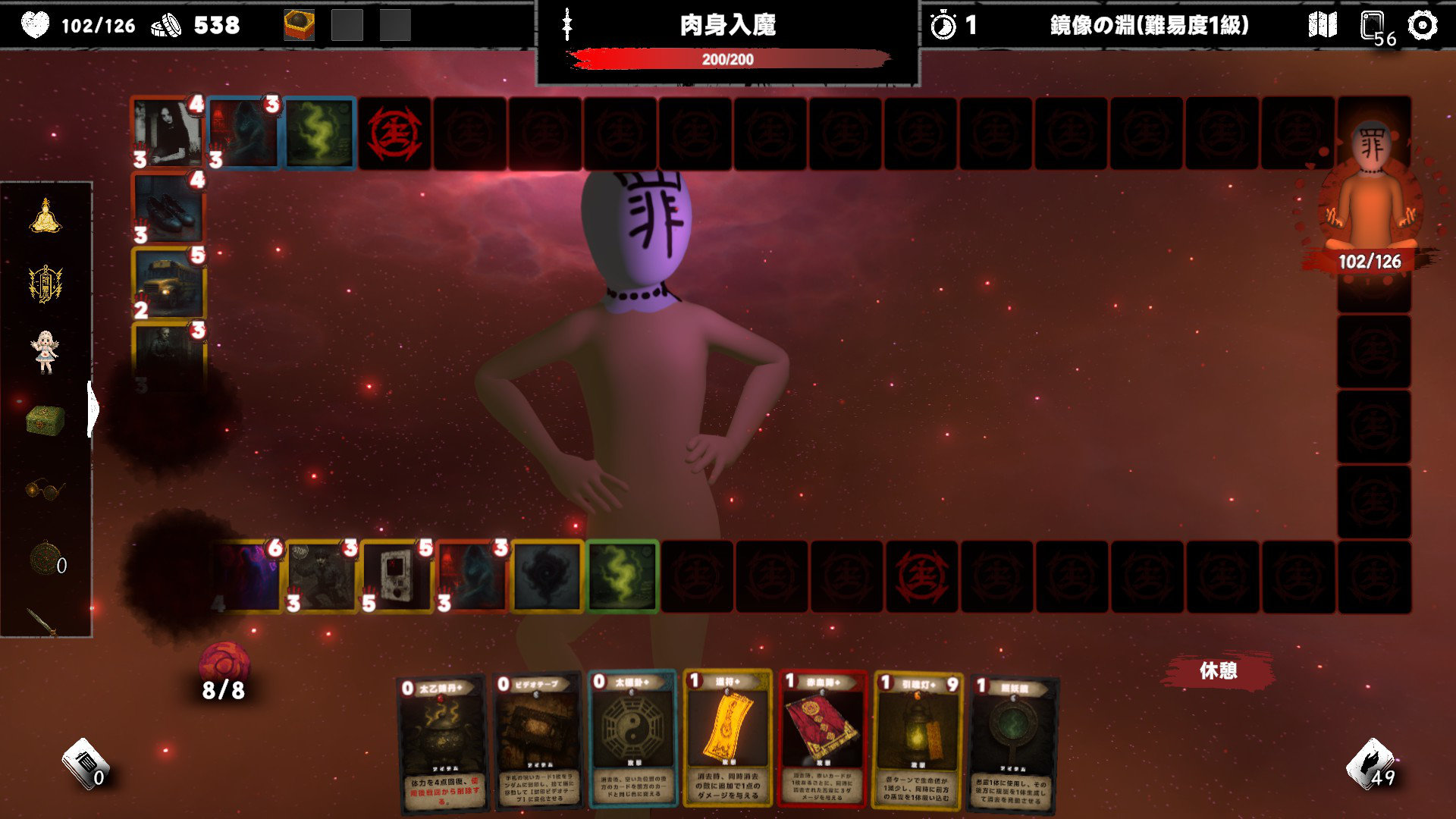Select the cauldron healing item card
Viewport: 1456px width, 819px height.
point(441,743)
